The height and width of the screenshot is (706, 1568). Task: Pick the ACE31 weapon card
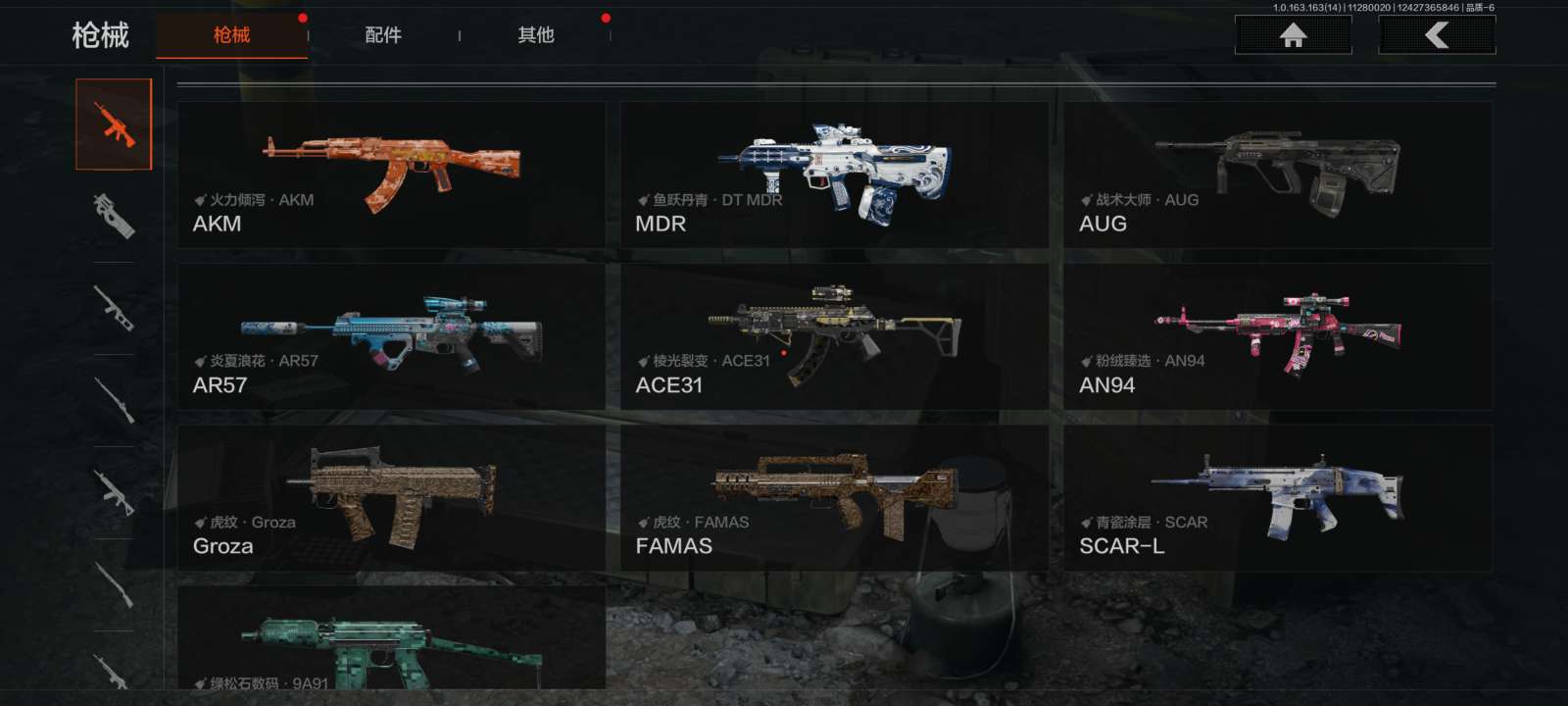[834, 336]
